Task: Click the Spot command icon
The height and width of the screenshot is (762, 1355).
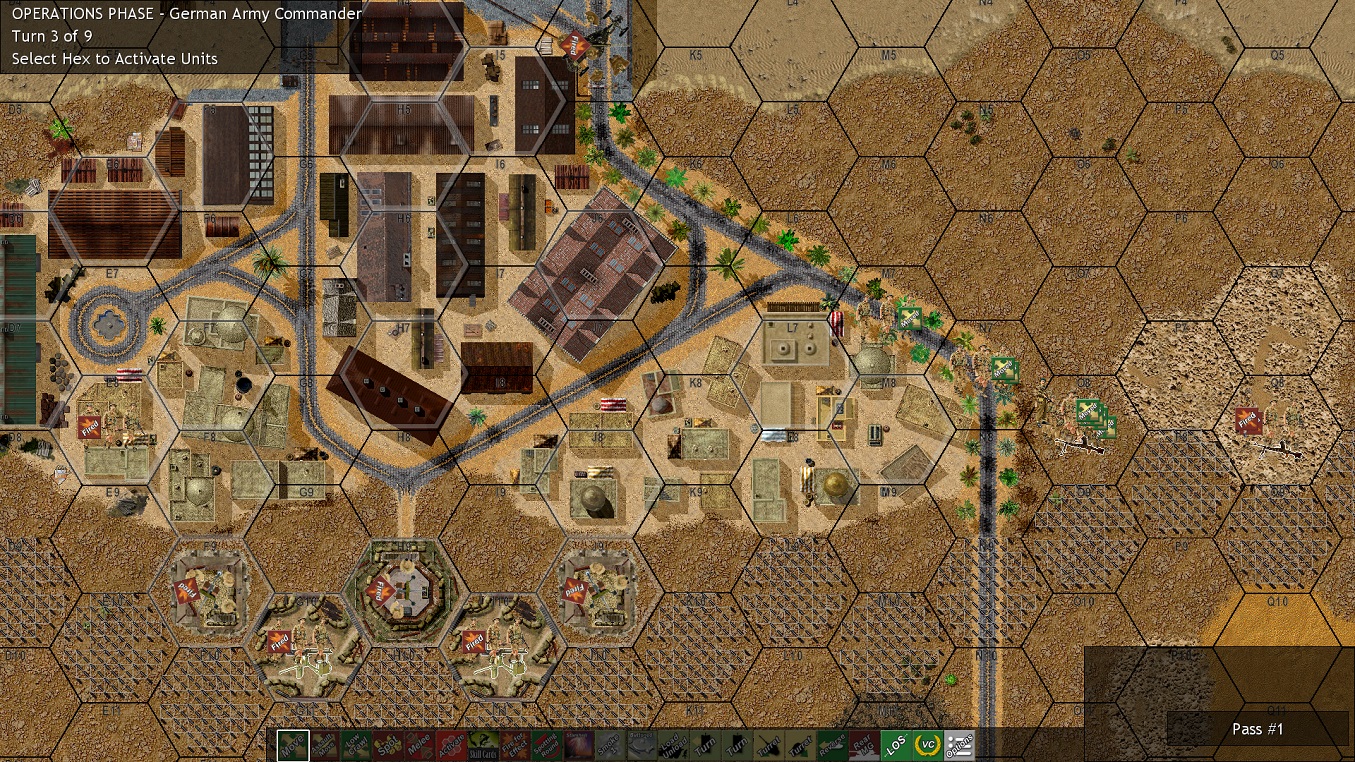Action: pos(386,746)
